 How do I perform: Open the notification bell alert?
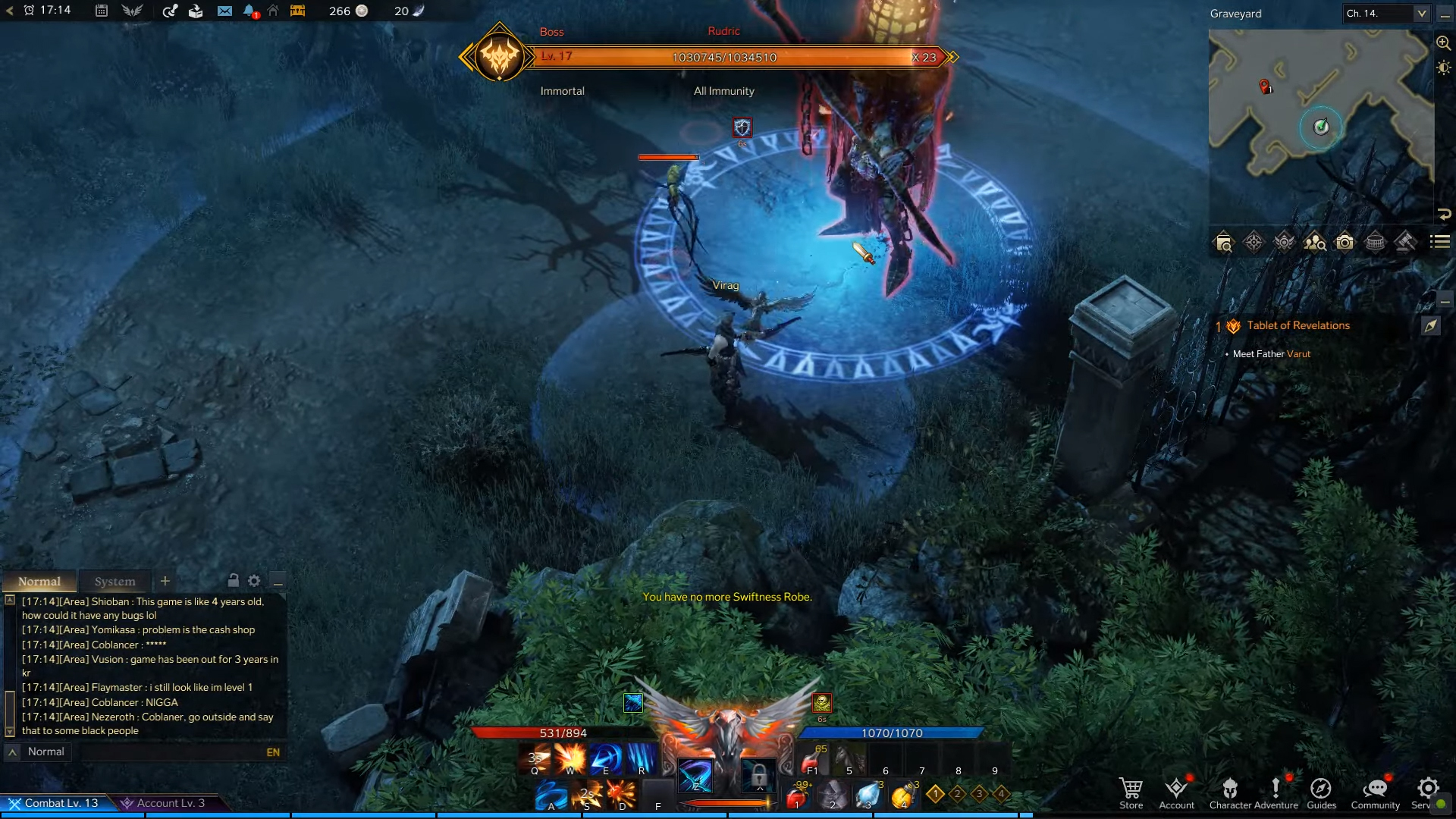point(249,11)
